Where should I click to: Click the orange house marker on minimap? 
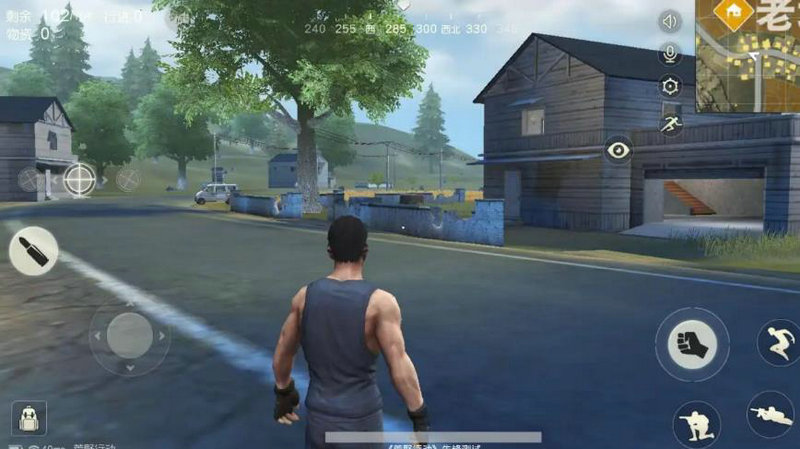click(734, 12)
